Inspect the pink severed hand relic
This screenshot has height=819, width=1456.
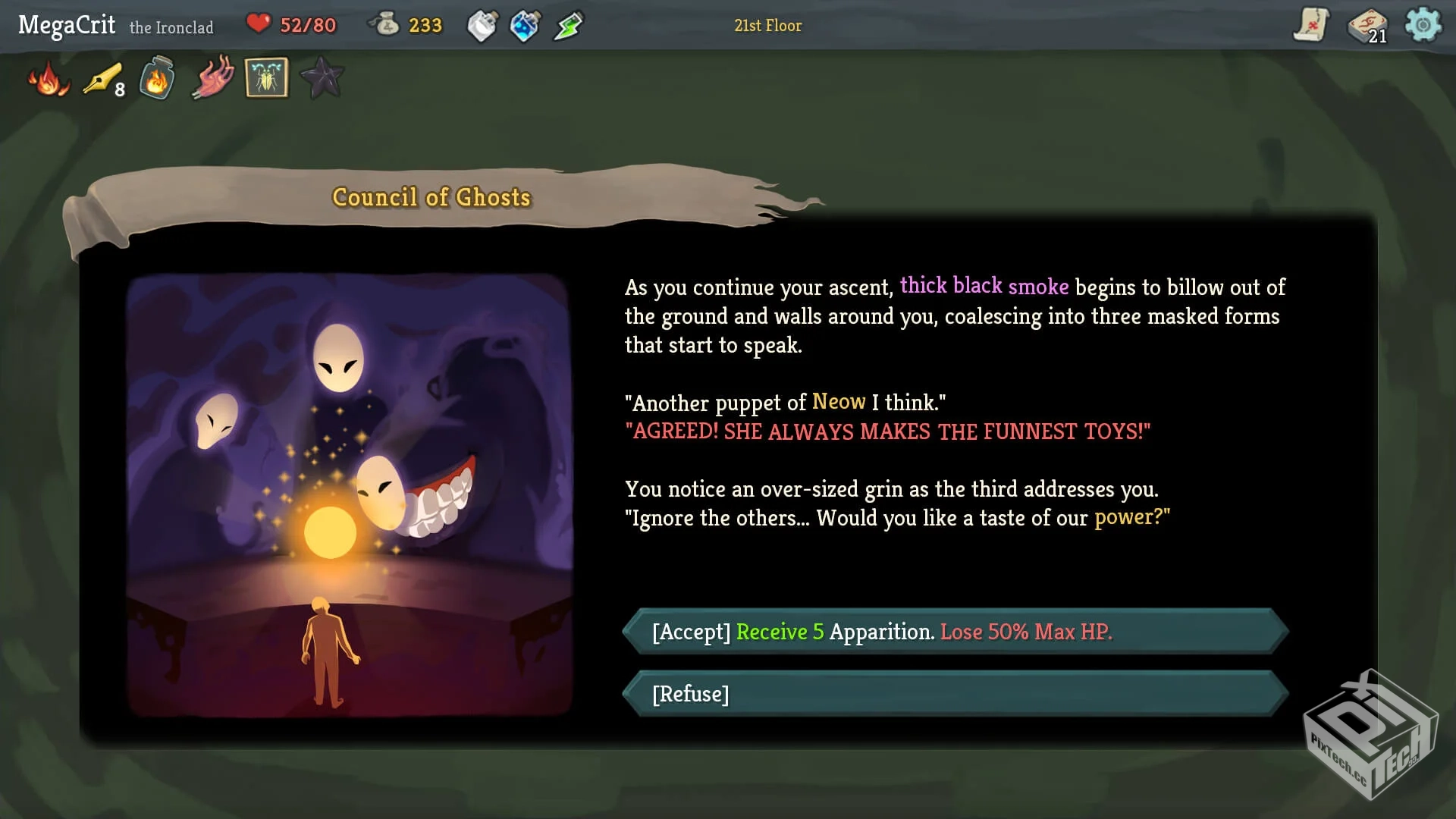(x=212, y=78)
